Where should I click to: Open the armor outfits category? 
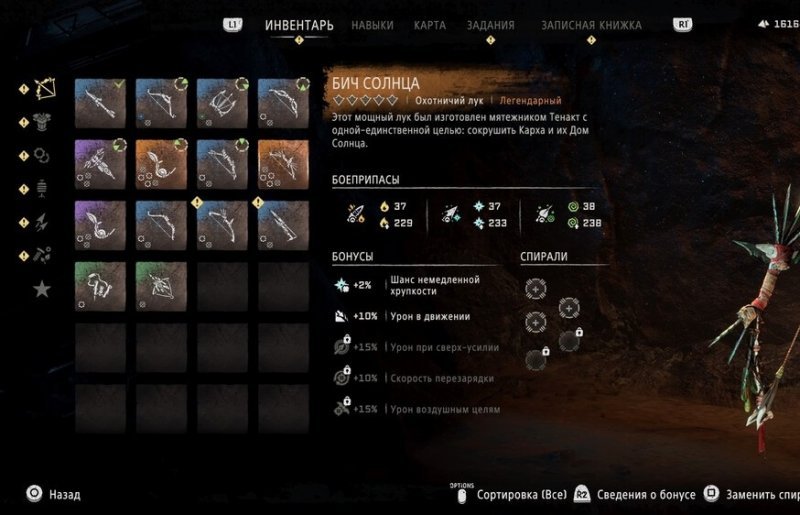[43, 122]
